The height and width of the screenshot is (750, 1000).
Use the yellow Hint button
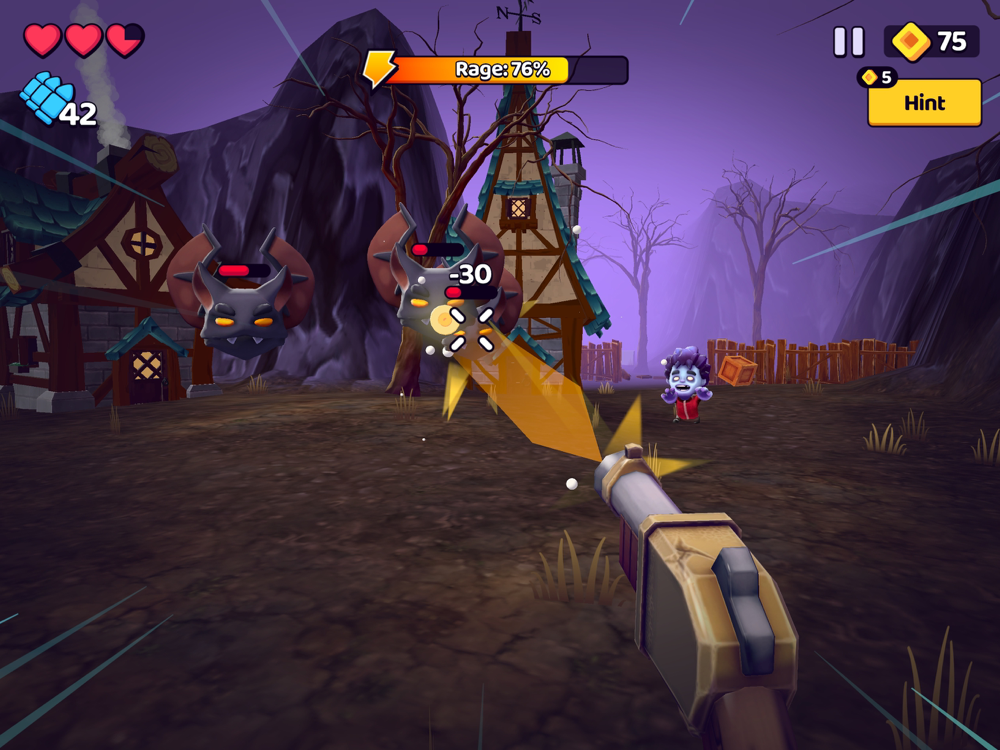tap(924, 103)
